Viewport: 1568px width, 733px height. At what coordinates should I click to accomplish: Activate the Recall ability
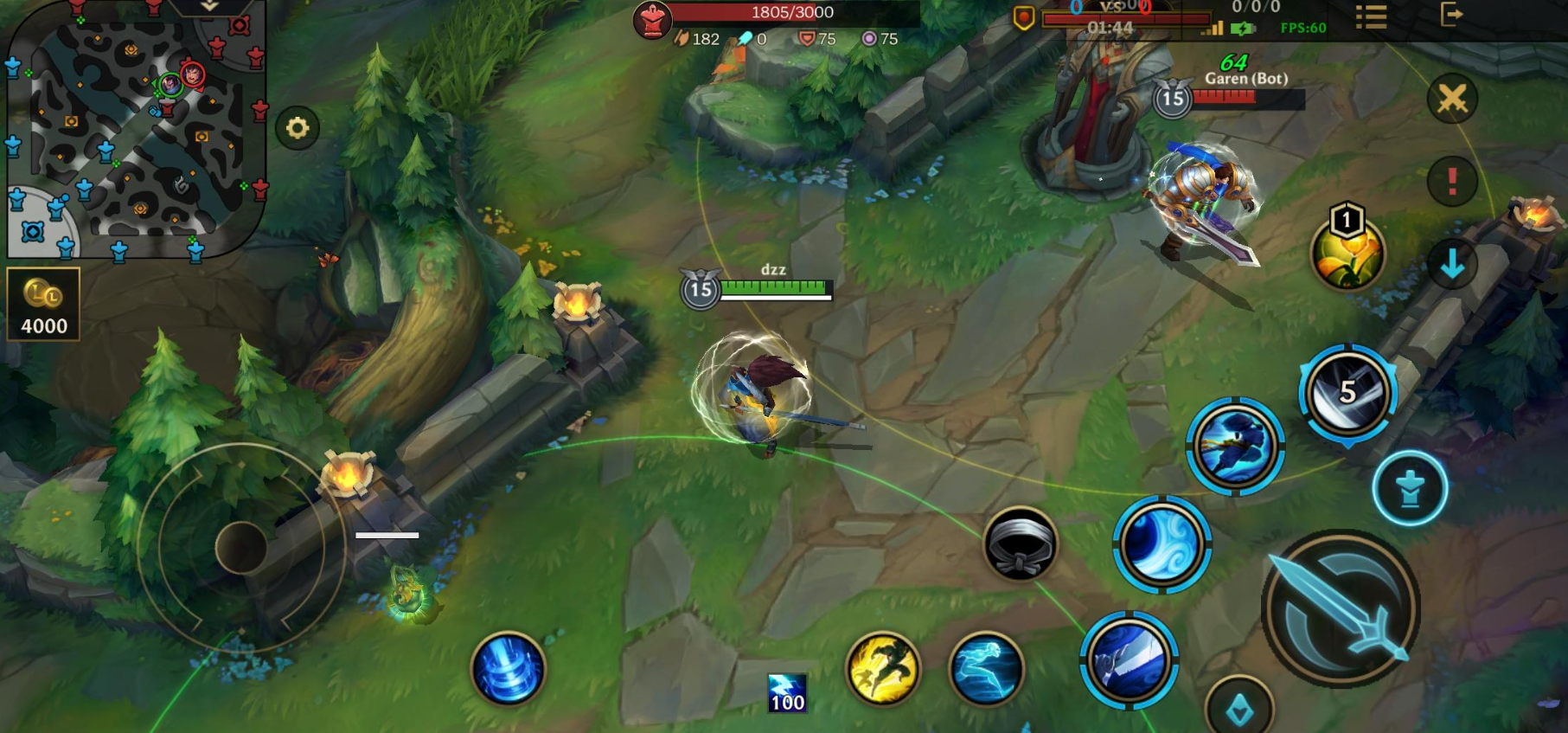[508, 668]
